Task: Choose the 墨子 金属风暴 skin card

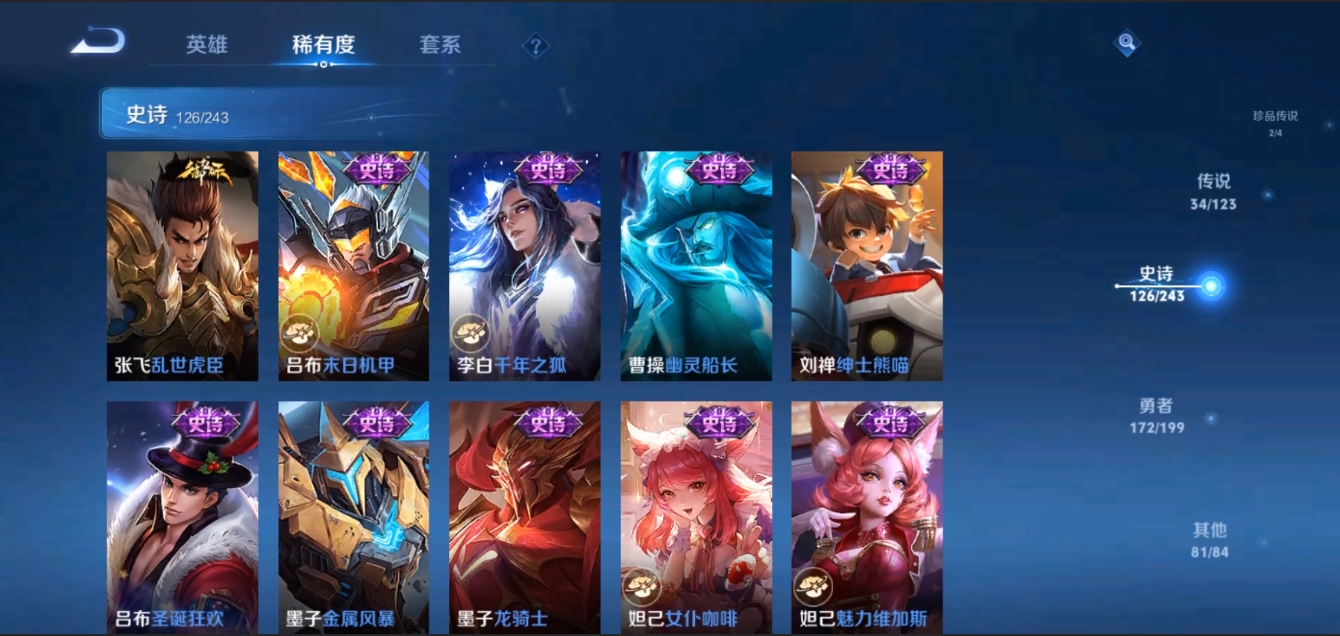Action: point(353,516)
